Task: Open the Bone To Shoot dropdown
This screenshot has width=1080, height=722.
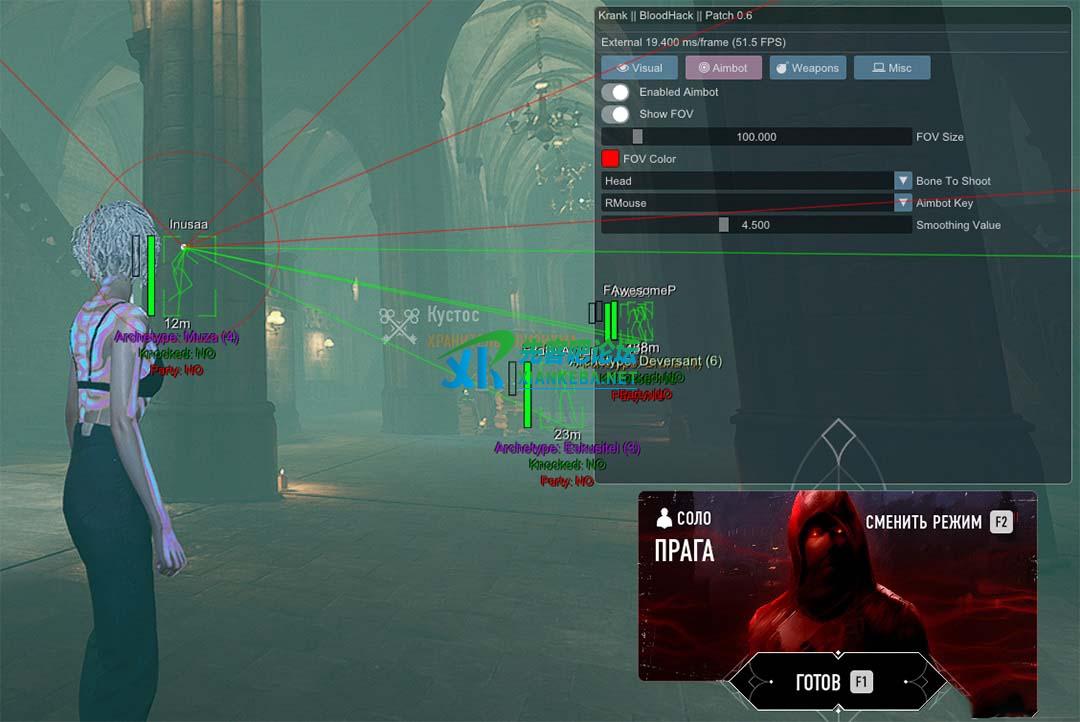Action: [756, 181]
